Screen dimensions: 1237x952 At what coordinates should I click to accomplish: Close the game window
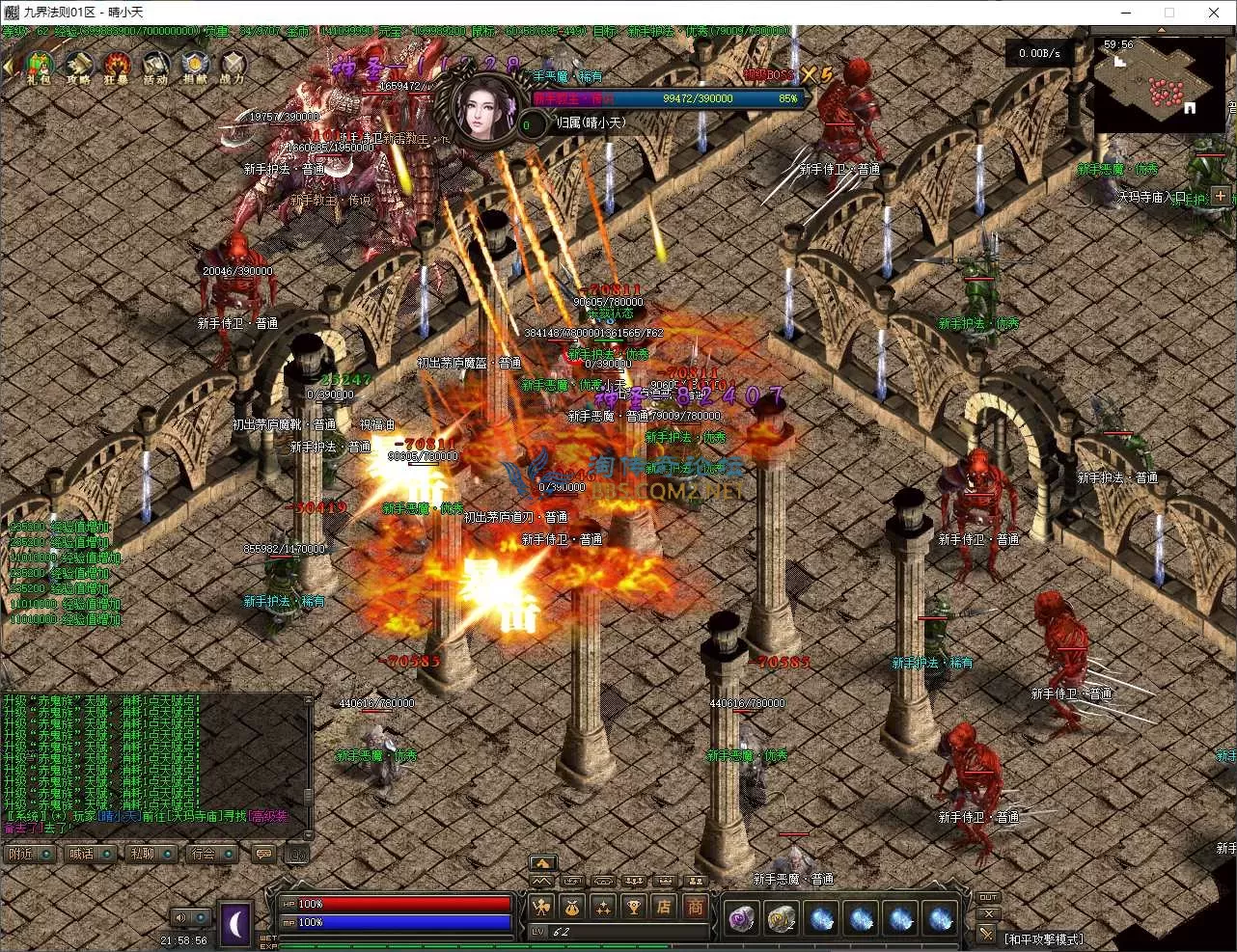[x=1214, y=13]
